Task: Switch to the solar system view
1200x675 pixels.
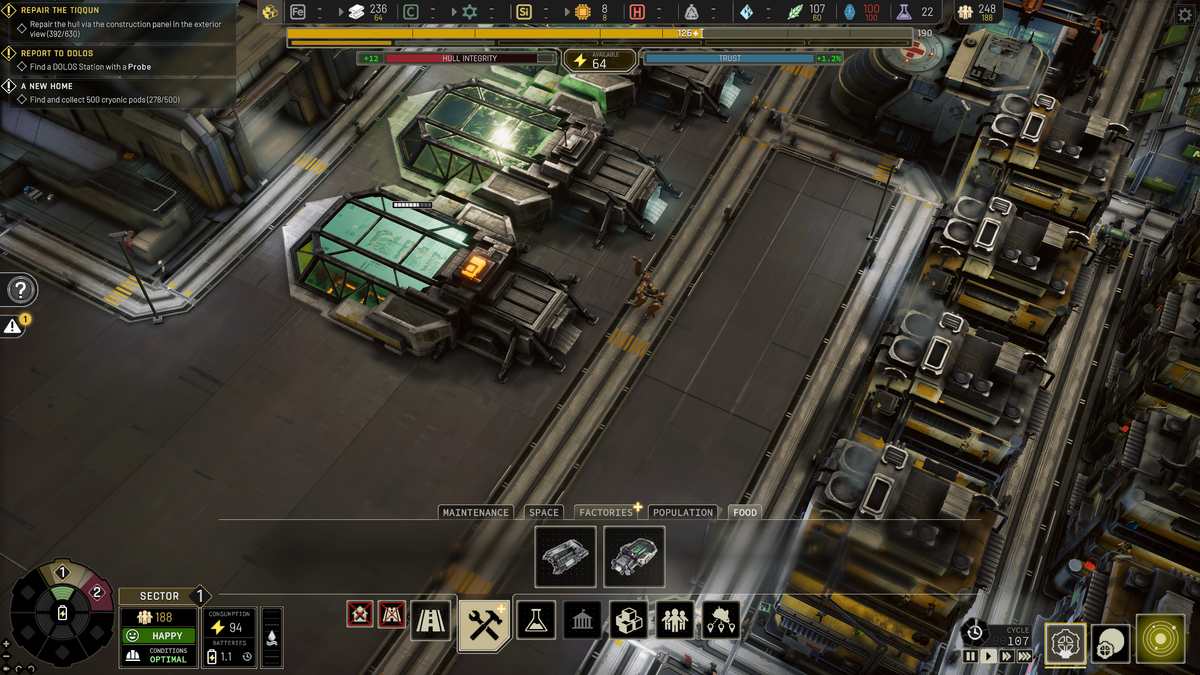Action: pos(1160,640)
